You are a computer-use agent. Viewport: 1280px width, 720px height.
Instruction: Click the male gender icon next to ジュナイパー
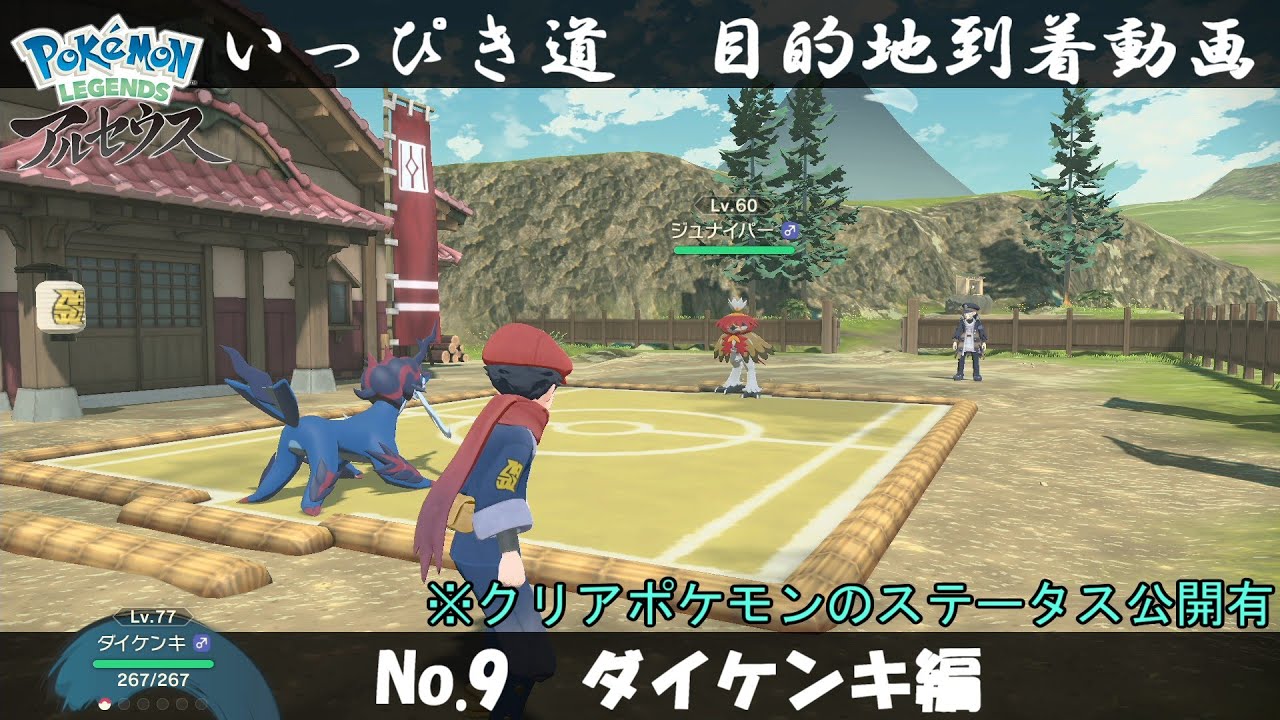coord(790,230)
